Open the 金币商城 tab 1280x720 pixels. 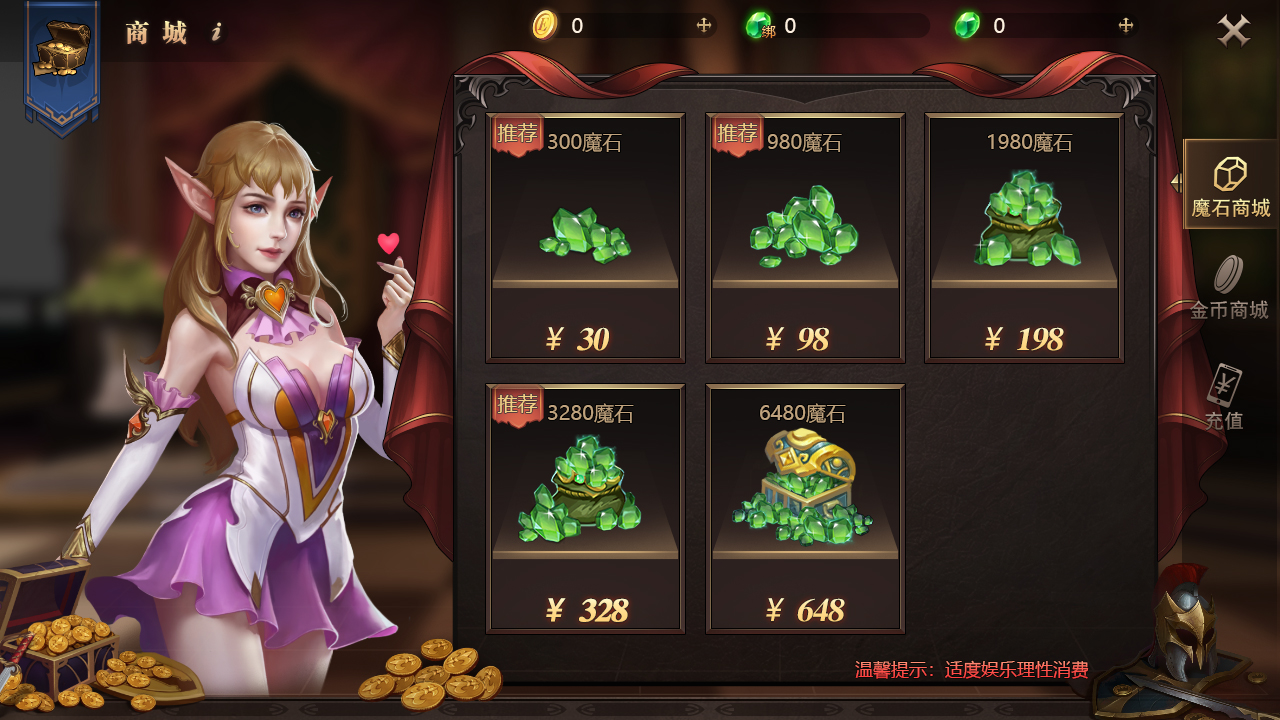click(x=1229, y=288)
